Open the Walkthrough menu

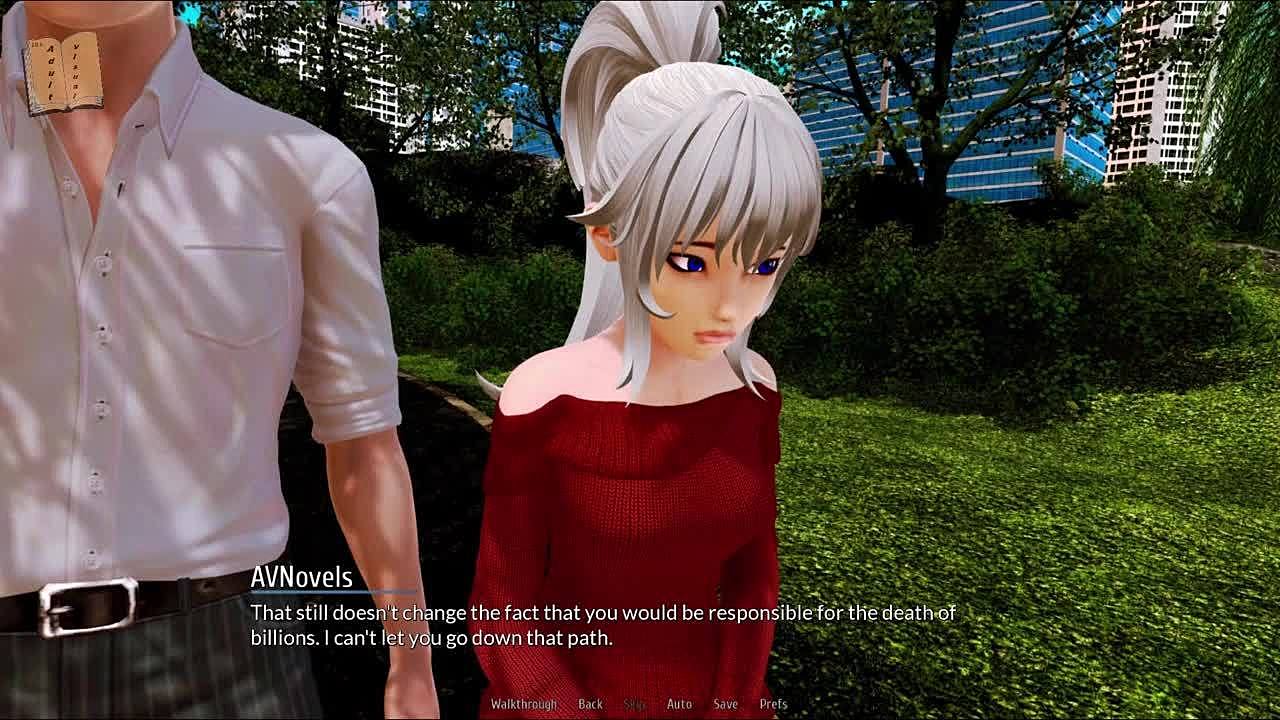[523, 704]
